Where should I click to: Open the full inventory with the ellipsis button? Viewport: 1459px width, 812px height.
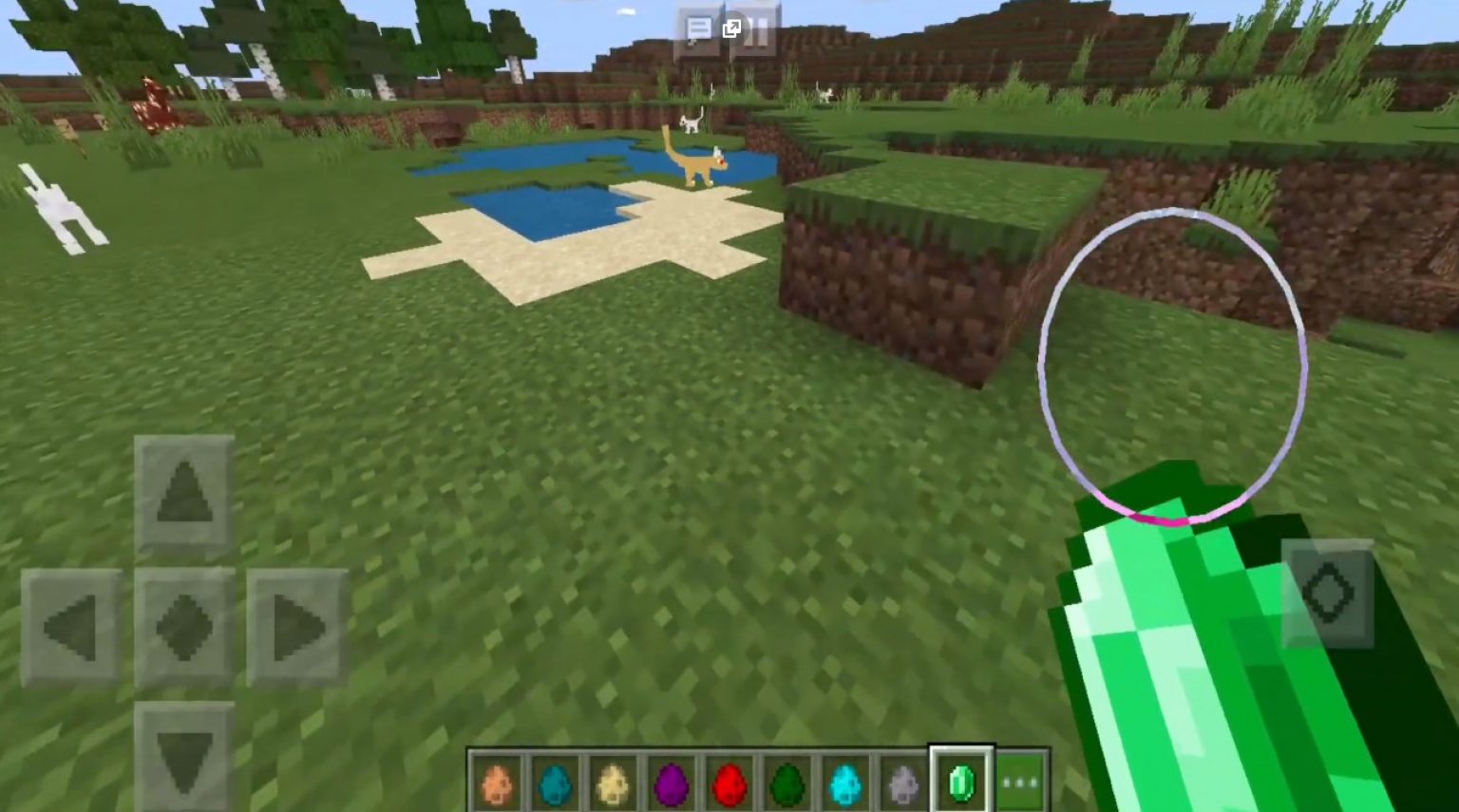pyautogui.click(x=1020, y=780)
